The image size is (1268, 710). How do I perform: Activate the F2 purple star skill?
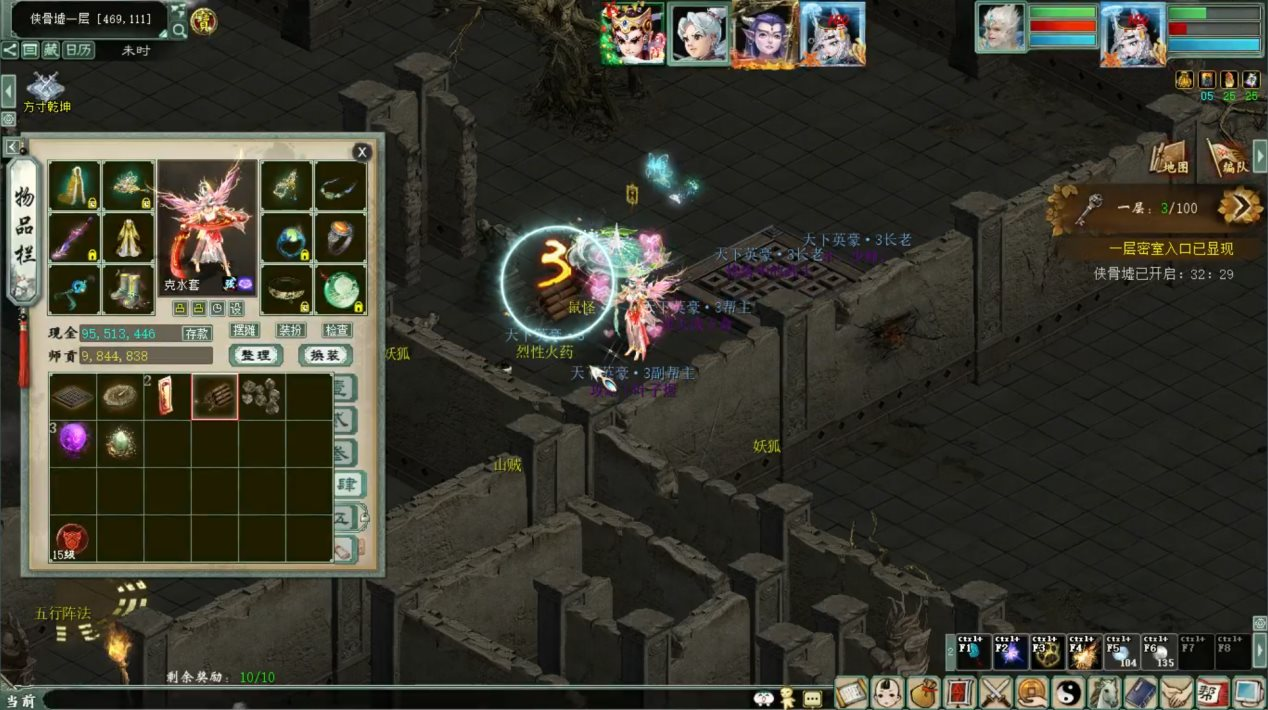coord(1009,651)
